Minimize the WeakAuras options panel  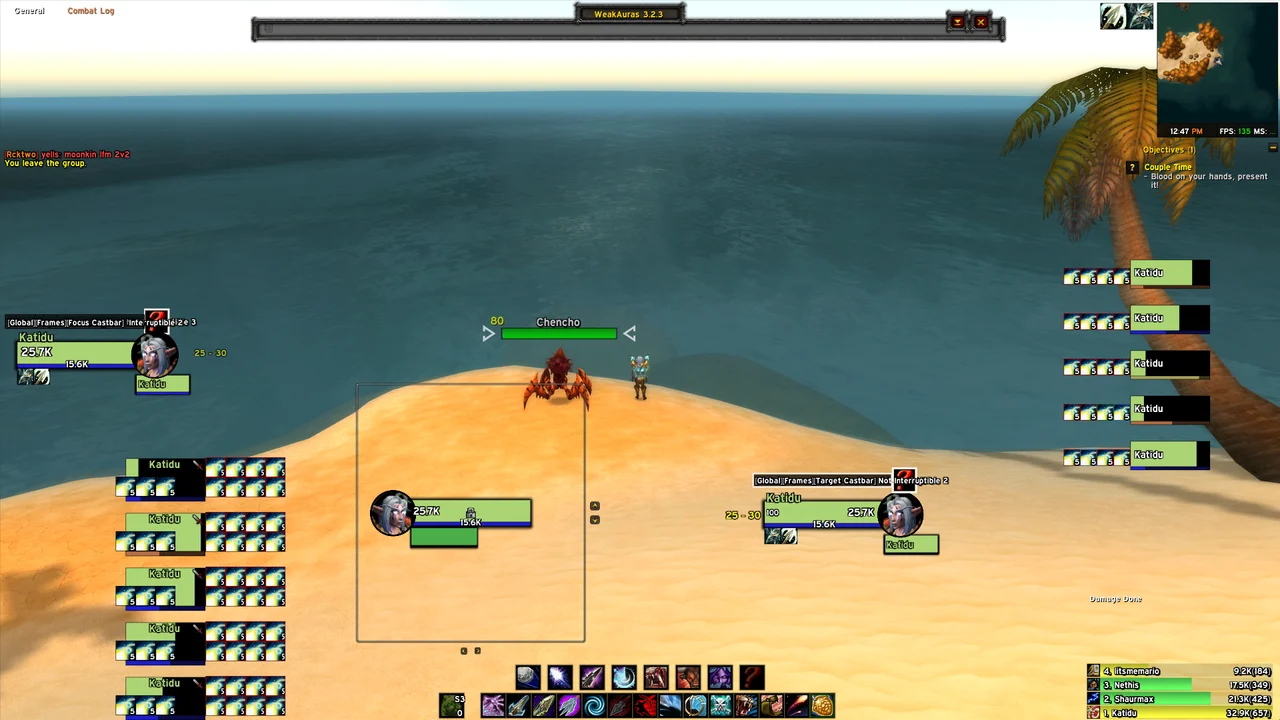tap(957, 22)
